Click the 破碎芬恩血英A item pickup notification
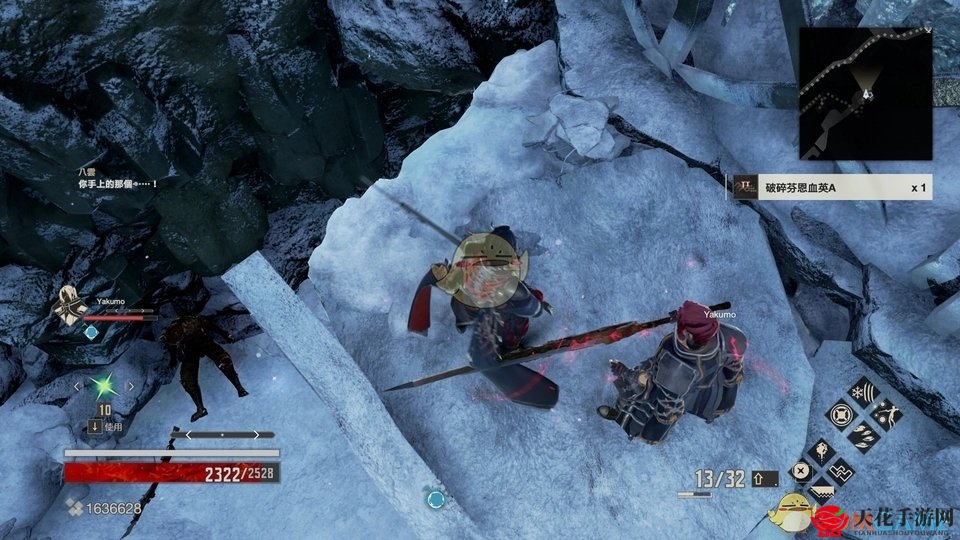960x540 pixels. 832,187
